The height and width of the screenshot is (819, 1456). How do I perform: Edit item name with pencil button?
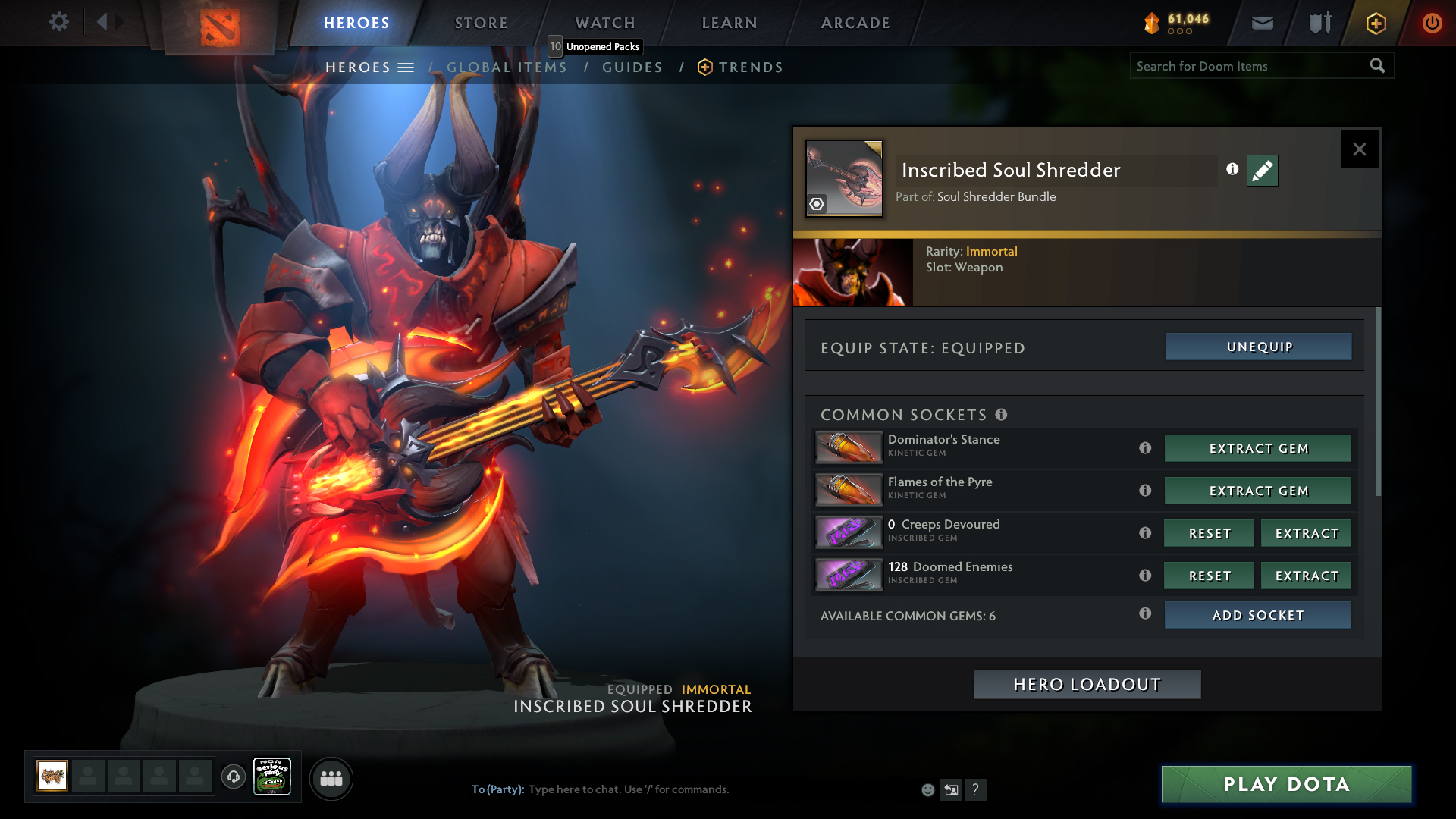[x=1262, y=171]
